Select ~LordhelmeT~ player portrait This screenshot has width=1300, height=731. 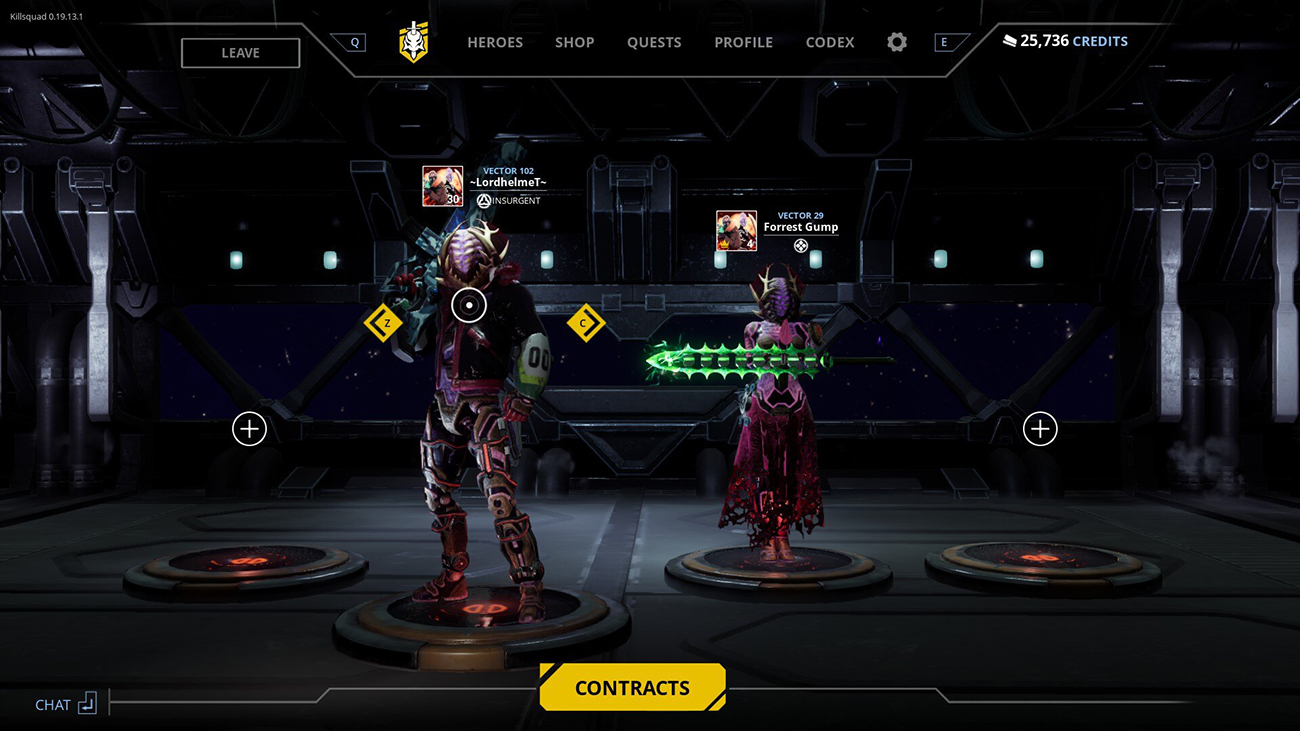coord(442,186)
